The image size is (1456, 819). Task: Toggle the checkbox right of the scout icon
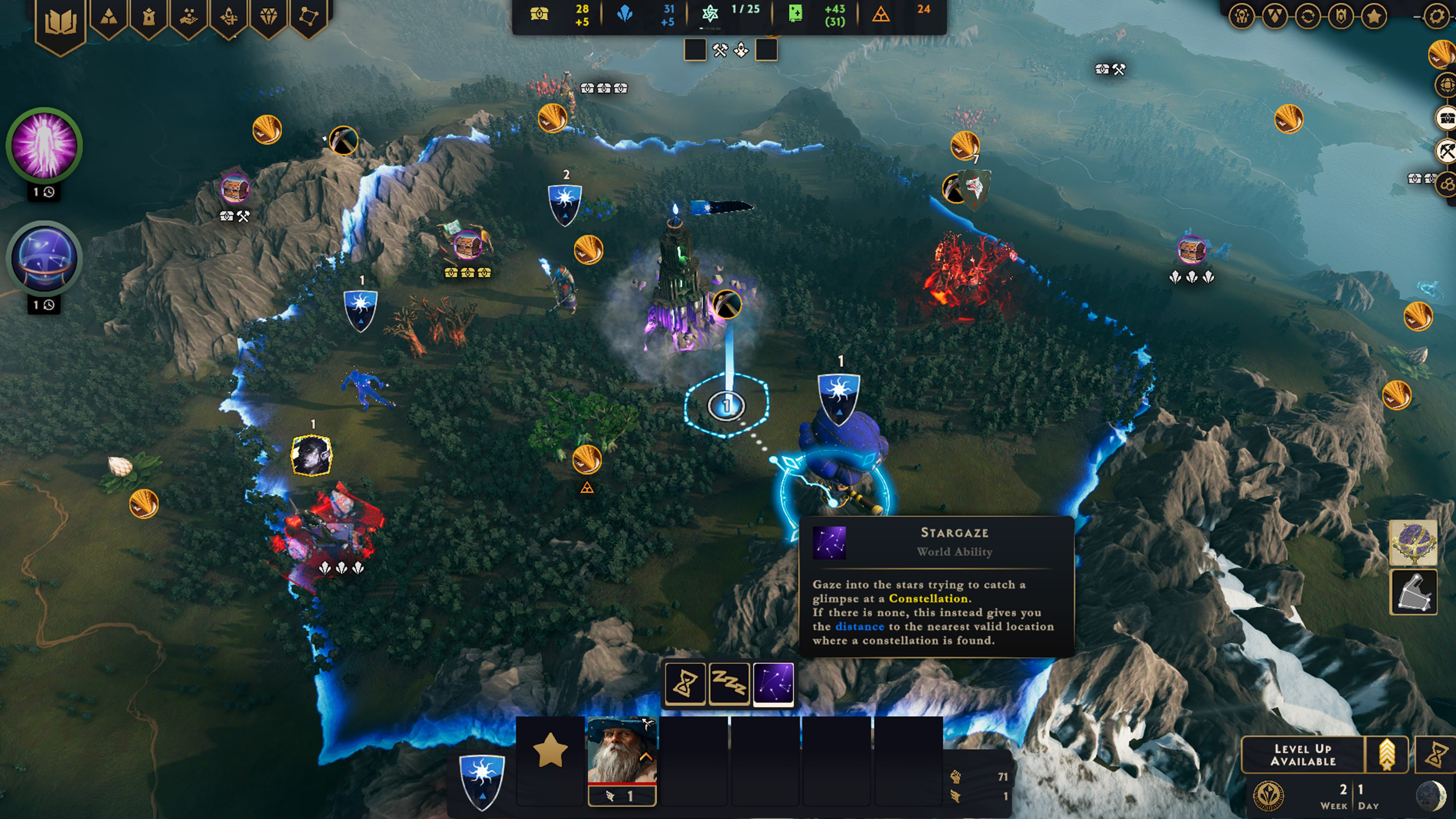tap(769, 50)
